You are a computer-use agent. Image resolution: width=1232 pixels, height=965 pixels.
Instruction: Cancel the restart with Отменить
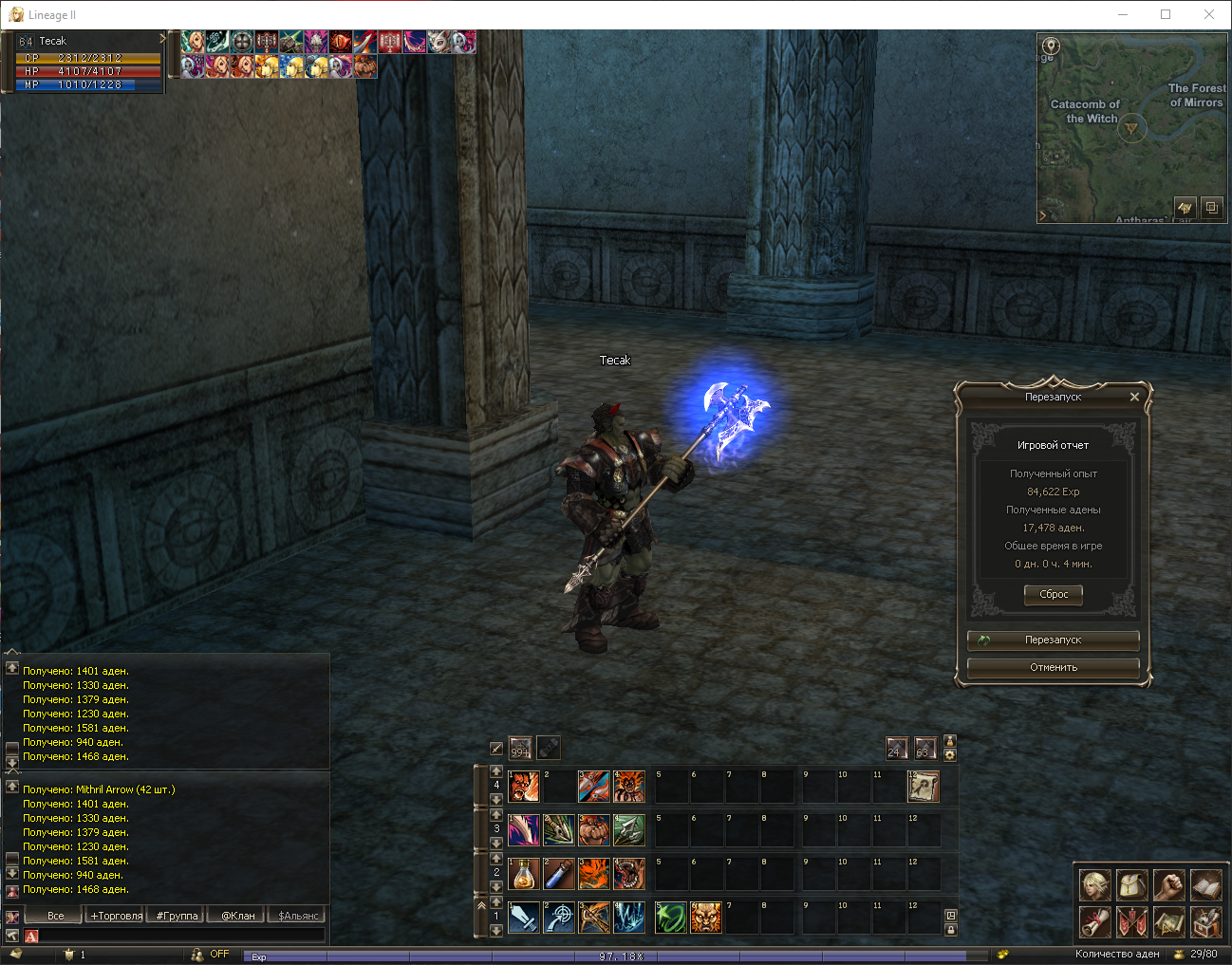(1053, 668)
